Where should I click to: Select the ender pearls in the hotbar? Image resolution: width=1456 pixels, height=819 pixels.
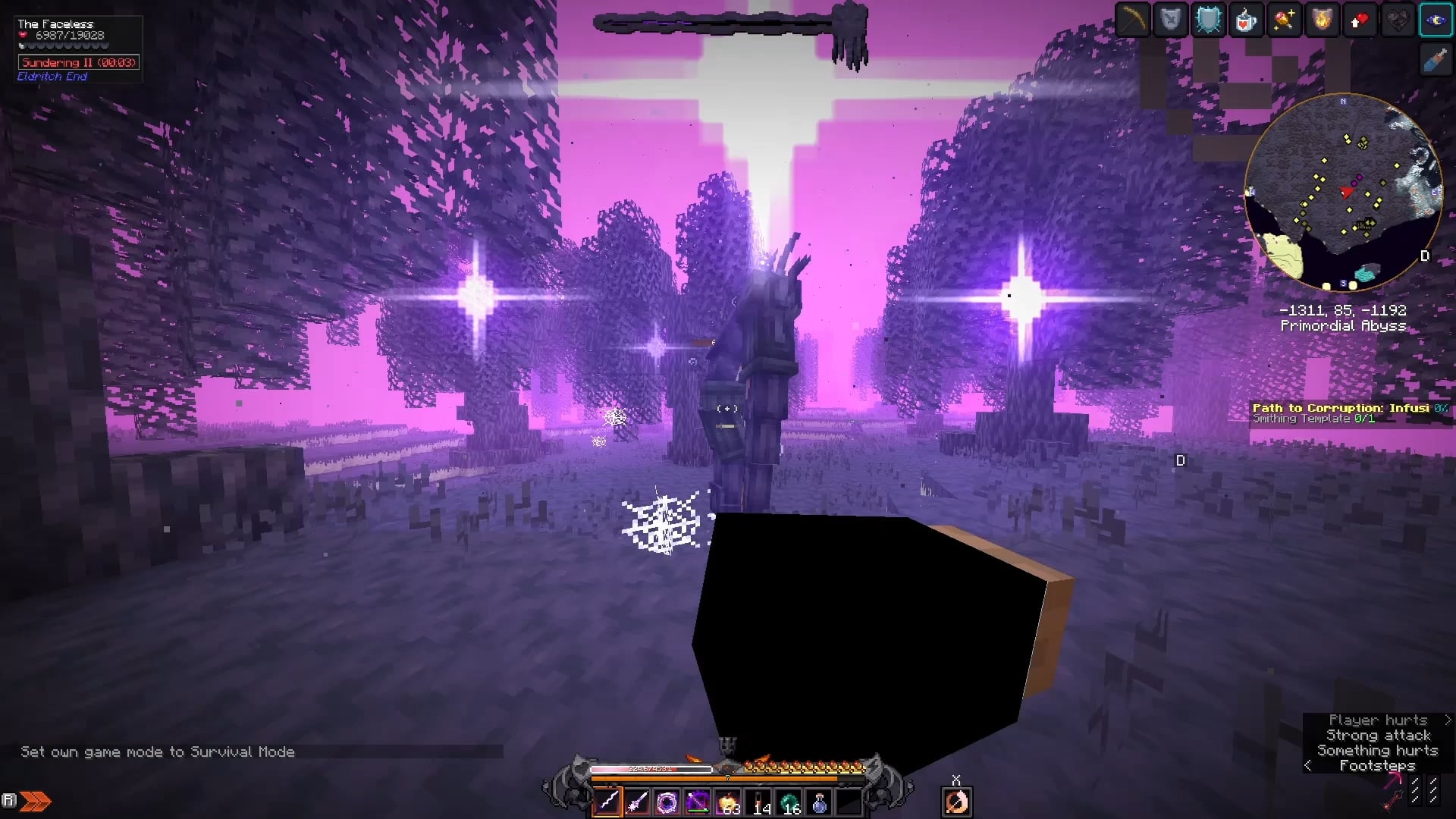click(789, 802)
